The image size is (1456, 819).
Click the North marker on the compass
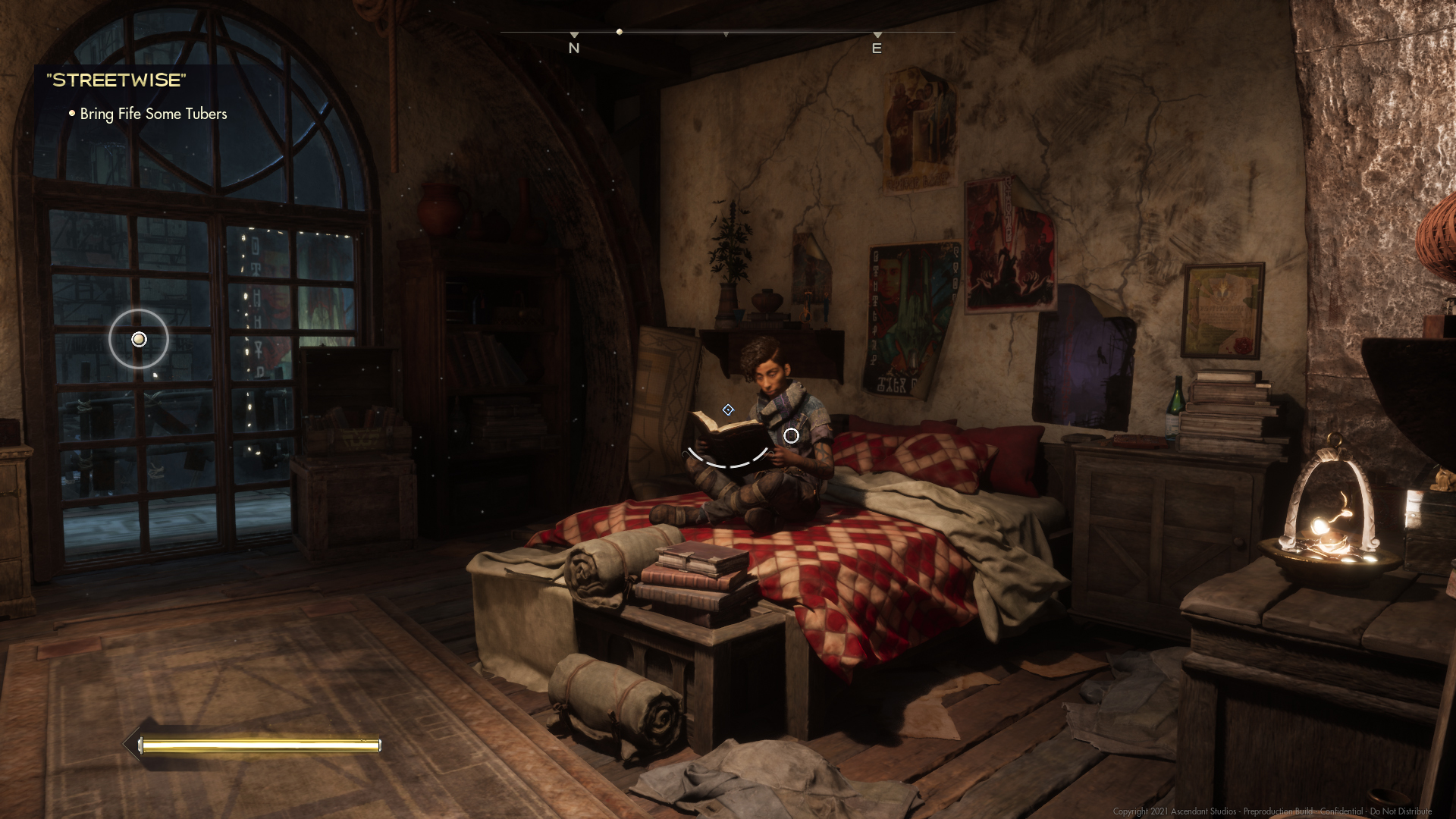[x=574, y=47]
